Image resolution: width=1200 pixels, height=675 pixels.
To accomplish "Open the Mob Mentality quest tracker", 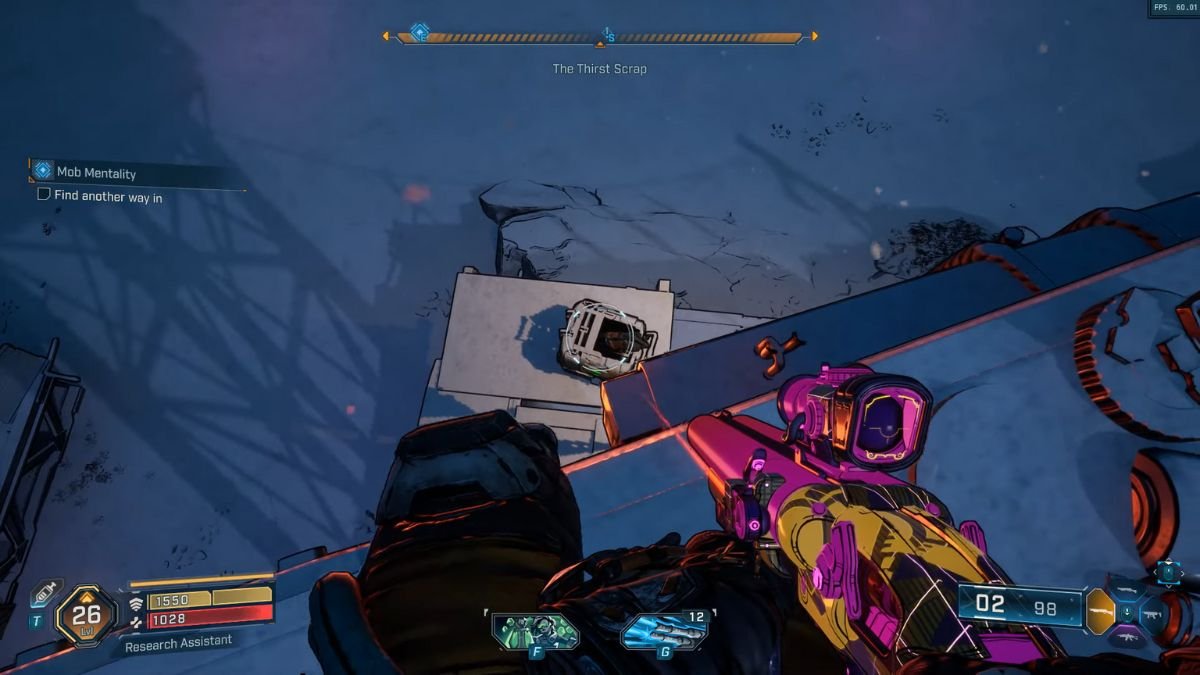I will tap(96, 173).
